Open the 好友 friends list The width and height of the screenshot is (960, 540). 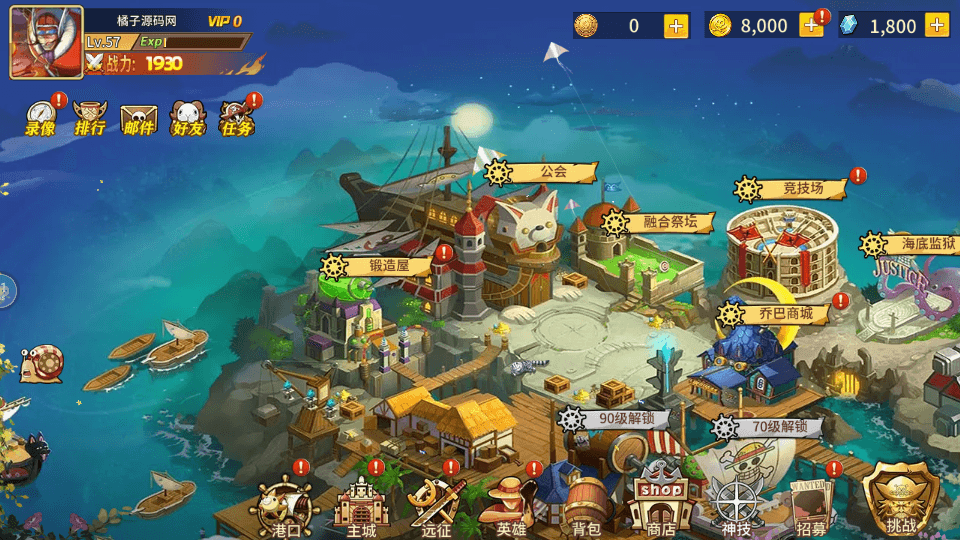pyautogui.click(x=187, y=118)
